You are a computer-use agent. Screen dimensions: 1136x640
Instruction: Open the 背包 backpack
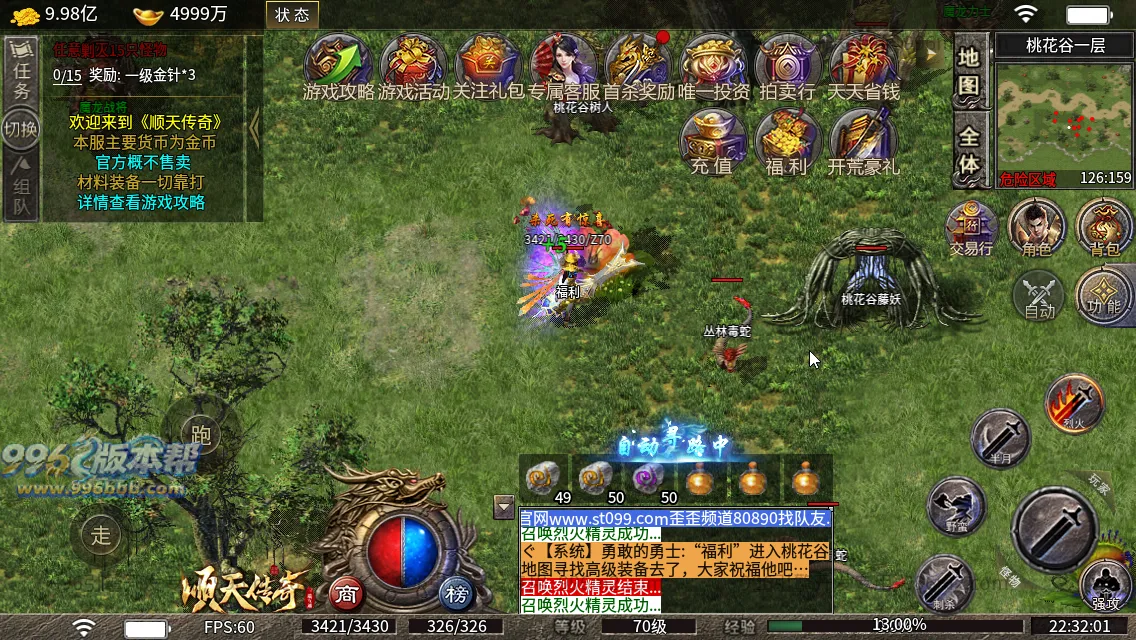[1105, 225]
